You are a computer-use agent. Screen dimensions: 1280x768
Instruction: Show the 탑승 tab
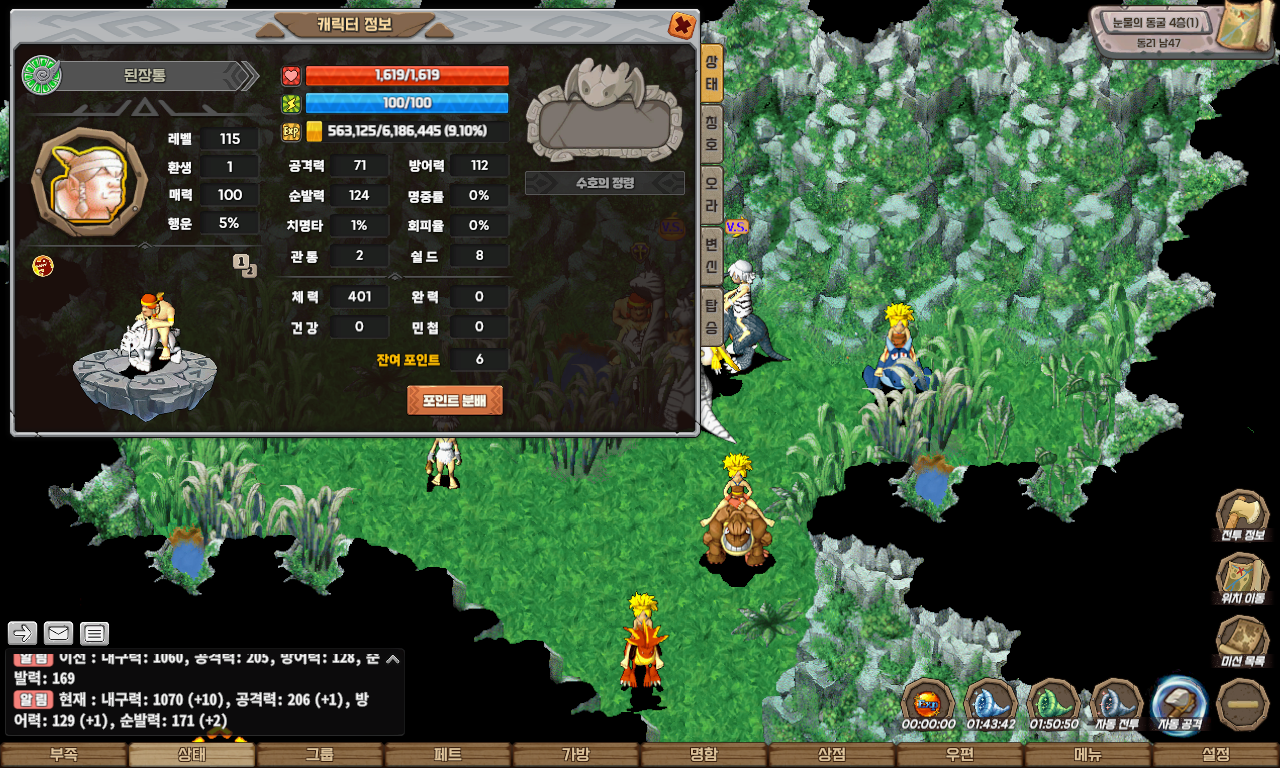711,316
